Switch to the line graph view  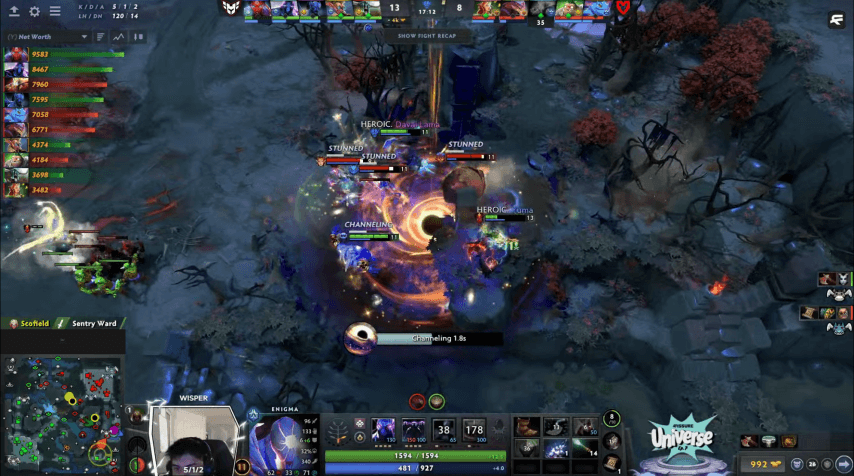119,37
